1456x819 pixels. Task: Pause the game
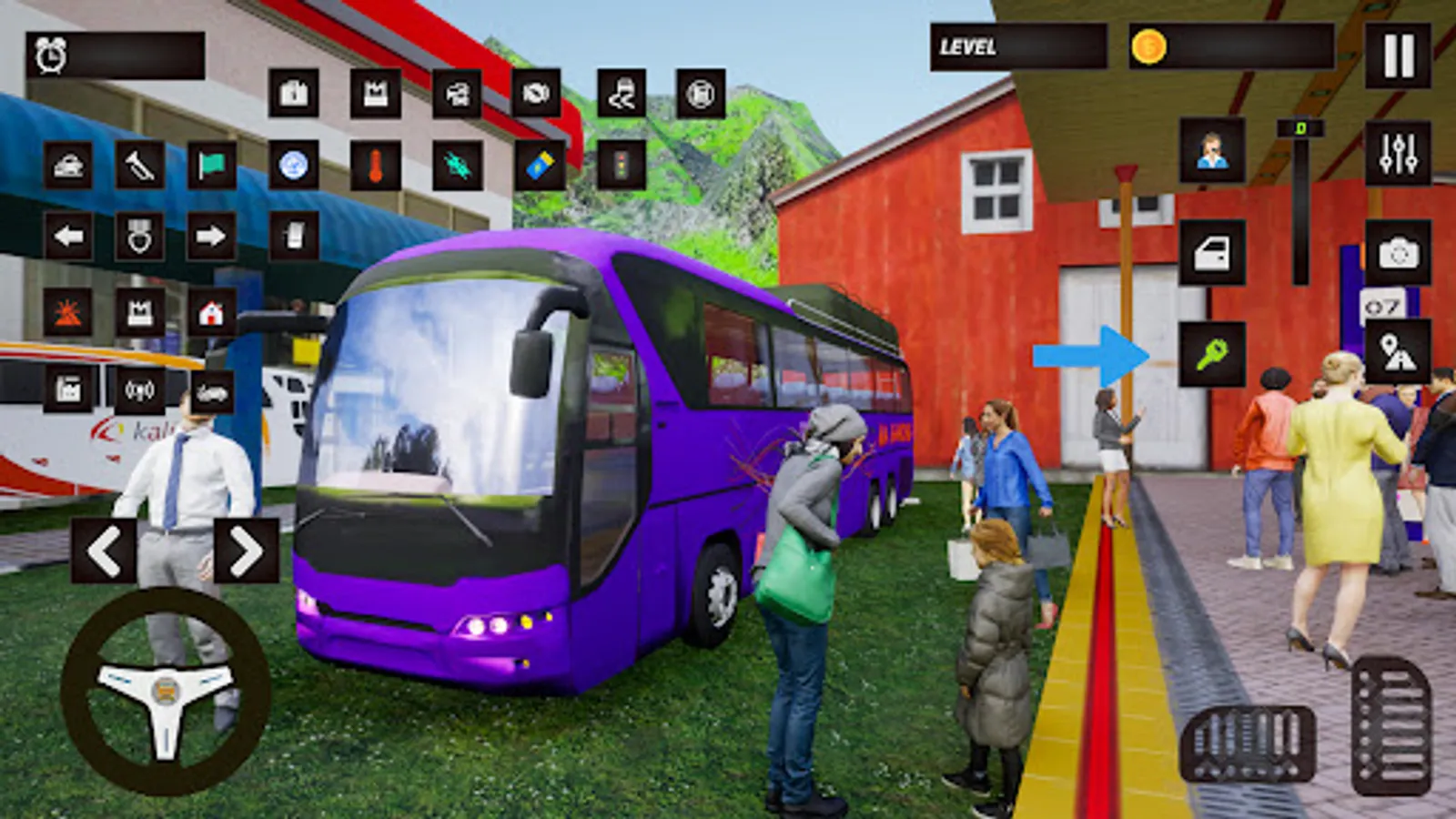click(x=1398, y=56)
